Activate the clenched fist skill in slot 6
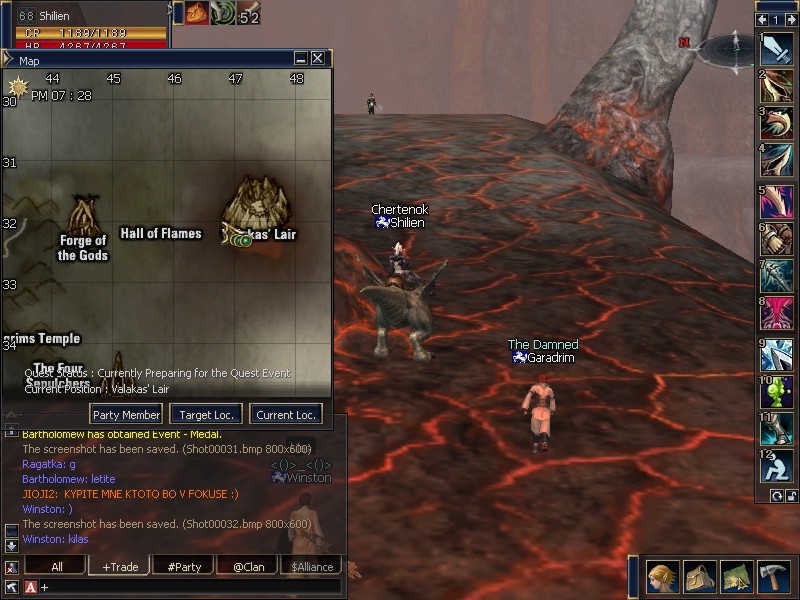This screenshot has width=800, height=600. coord(778,240)
